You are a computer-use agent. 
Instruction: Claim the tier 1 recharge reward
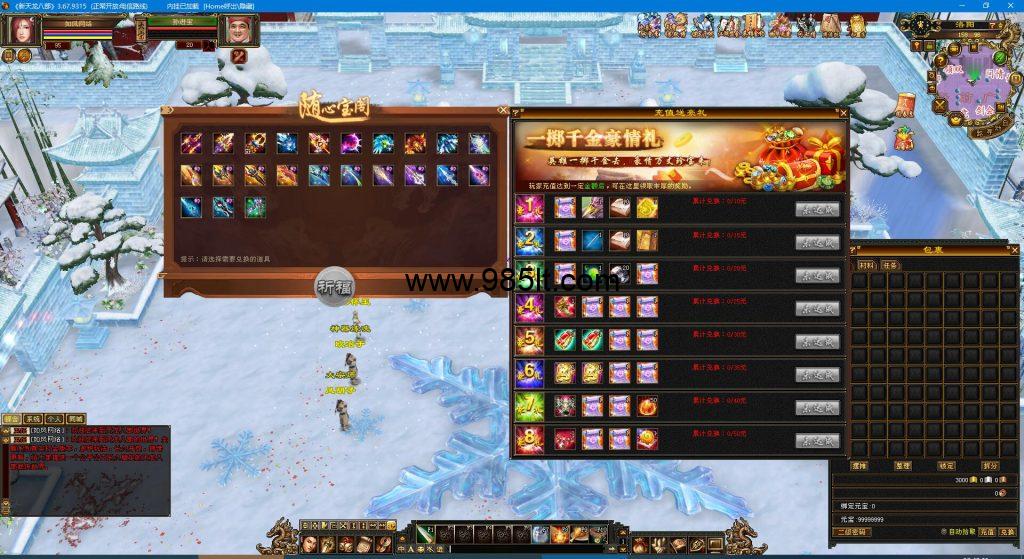point(817,209)
